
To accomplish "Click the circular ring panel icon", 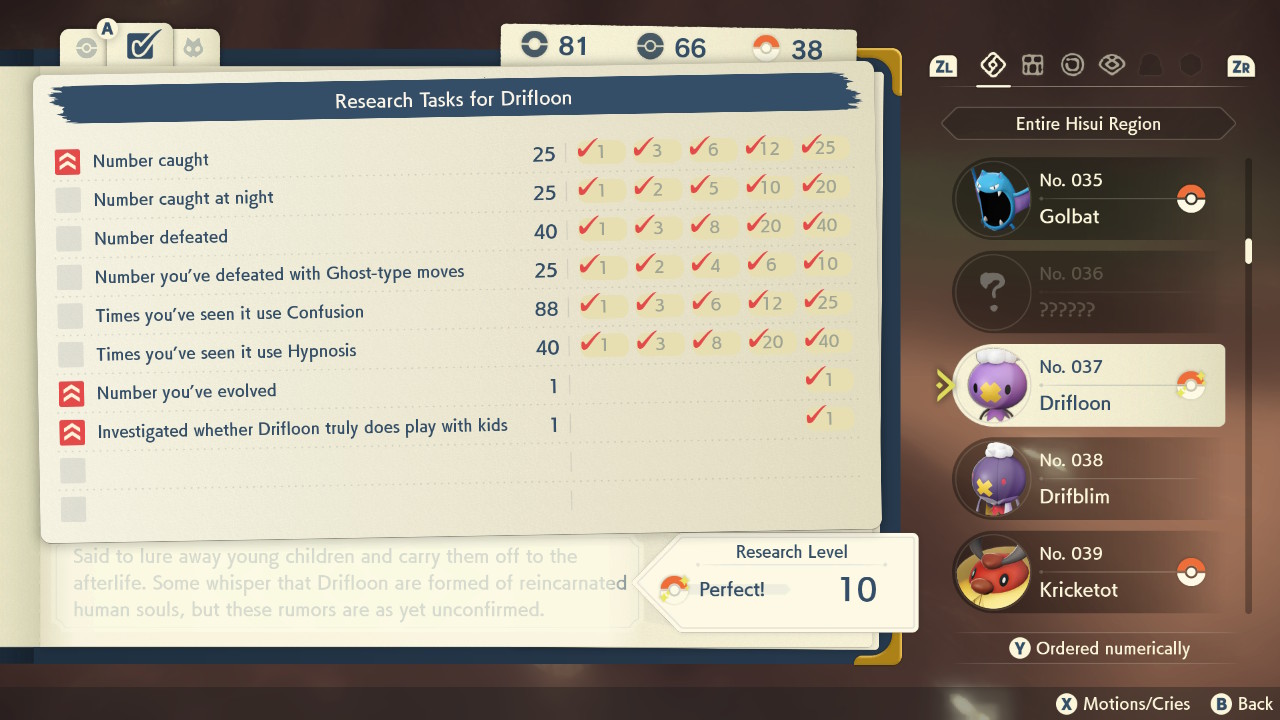I will click(1072, 65).
